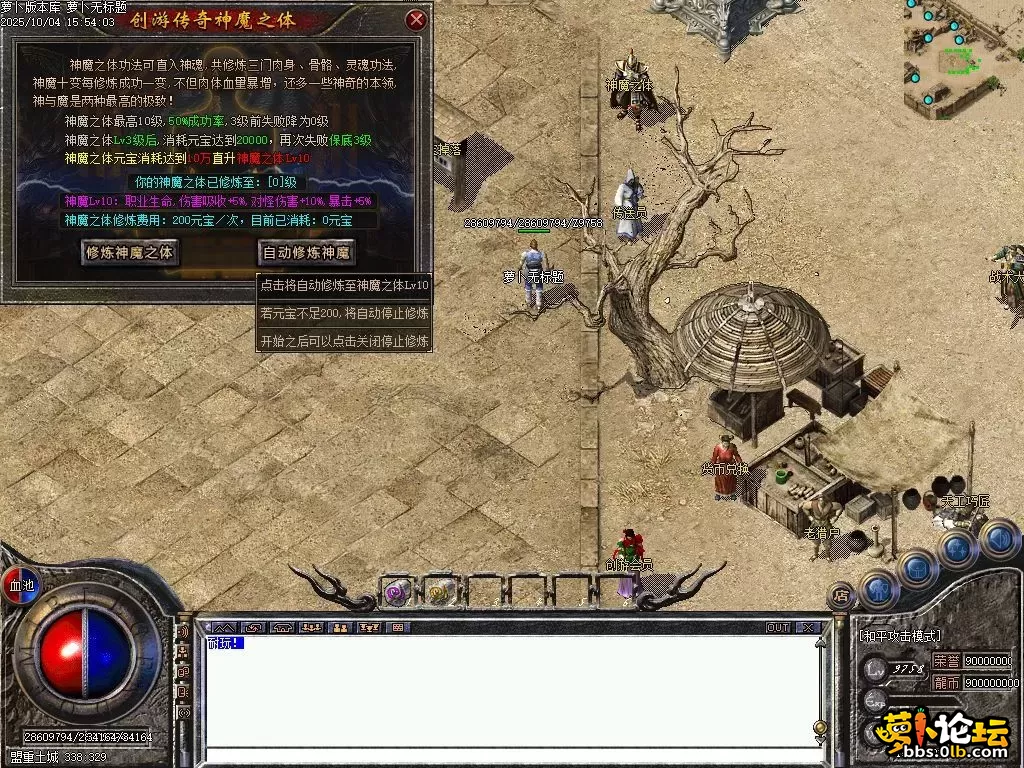This screenshot has width=1024, height=768.
Task: Click the chat scrollbar down arrow
Action: 820,741
